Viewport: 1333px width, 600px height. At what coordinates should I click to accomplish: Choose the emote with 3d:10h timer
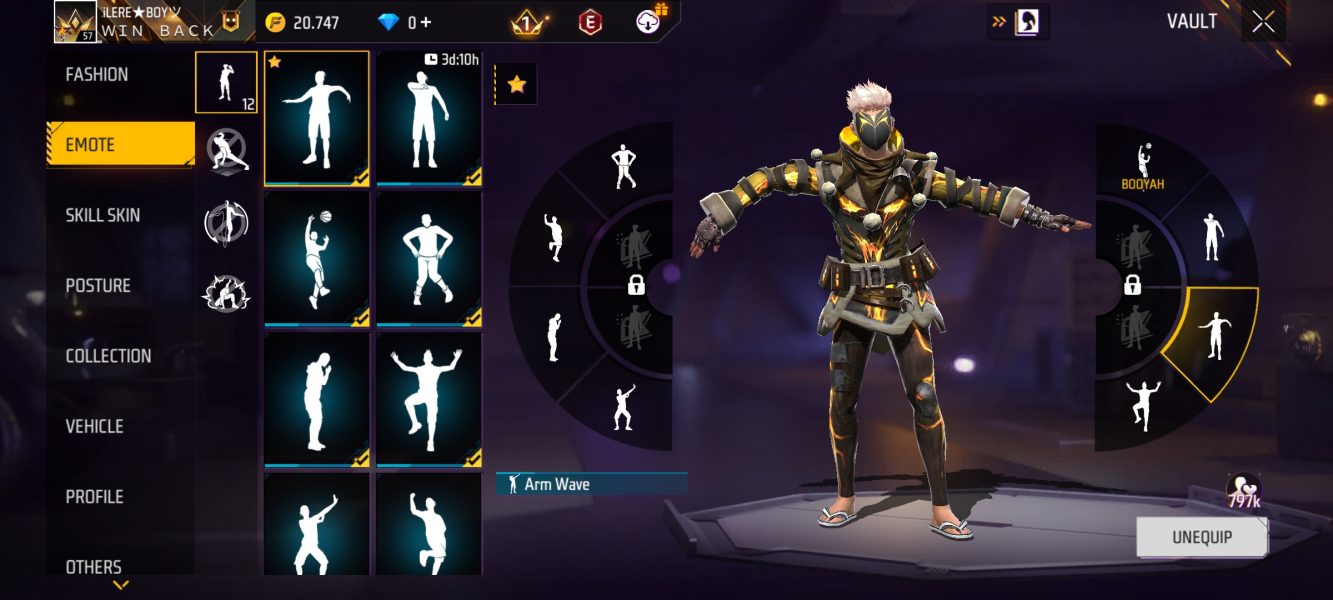pos(429,118)
